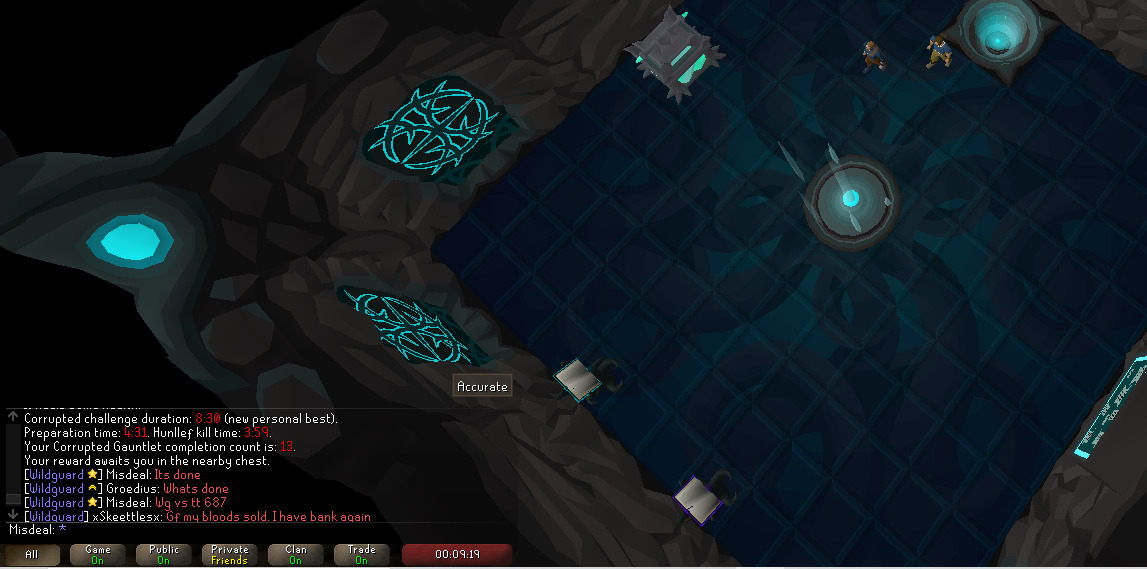Choose the Private chat tab

230,554
